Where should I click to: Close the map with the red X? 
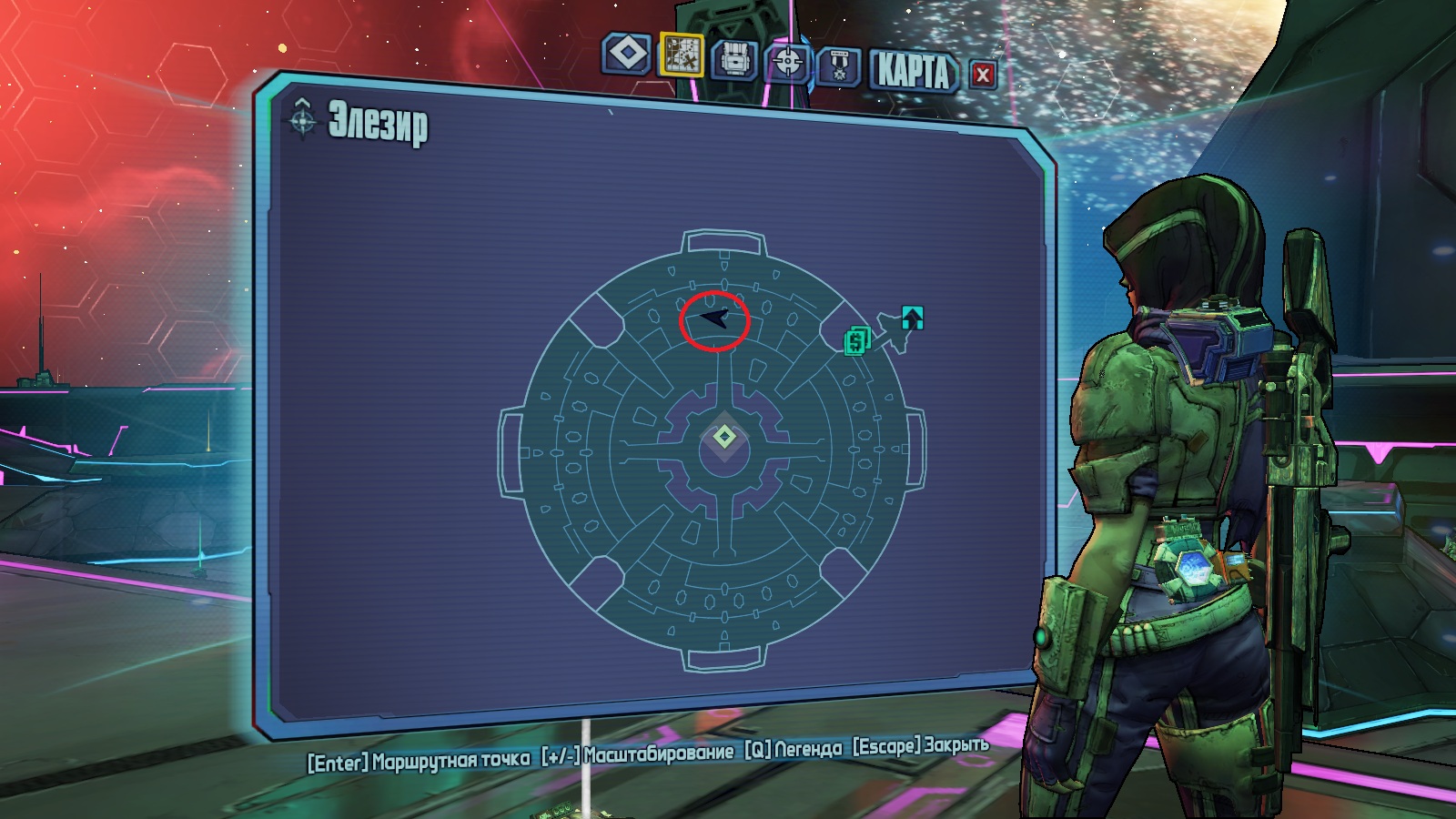pyautogui.click(x=982, y=75)
